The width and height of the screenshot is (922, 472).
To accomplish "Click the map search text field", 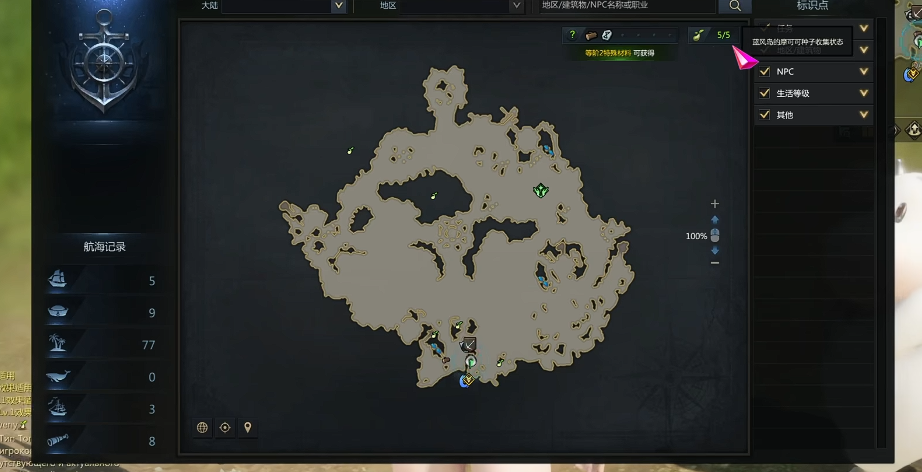I will [626, 6].
